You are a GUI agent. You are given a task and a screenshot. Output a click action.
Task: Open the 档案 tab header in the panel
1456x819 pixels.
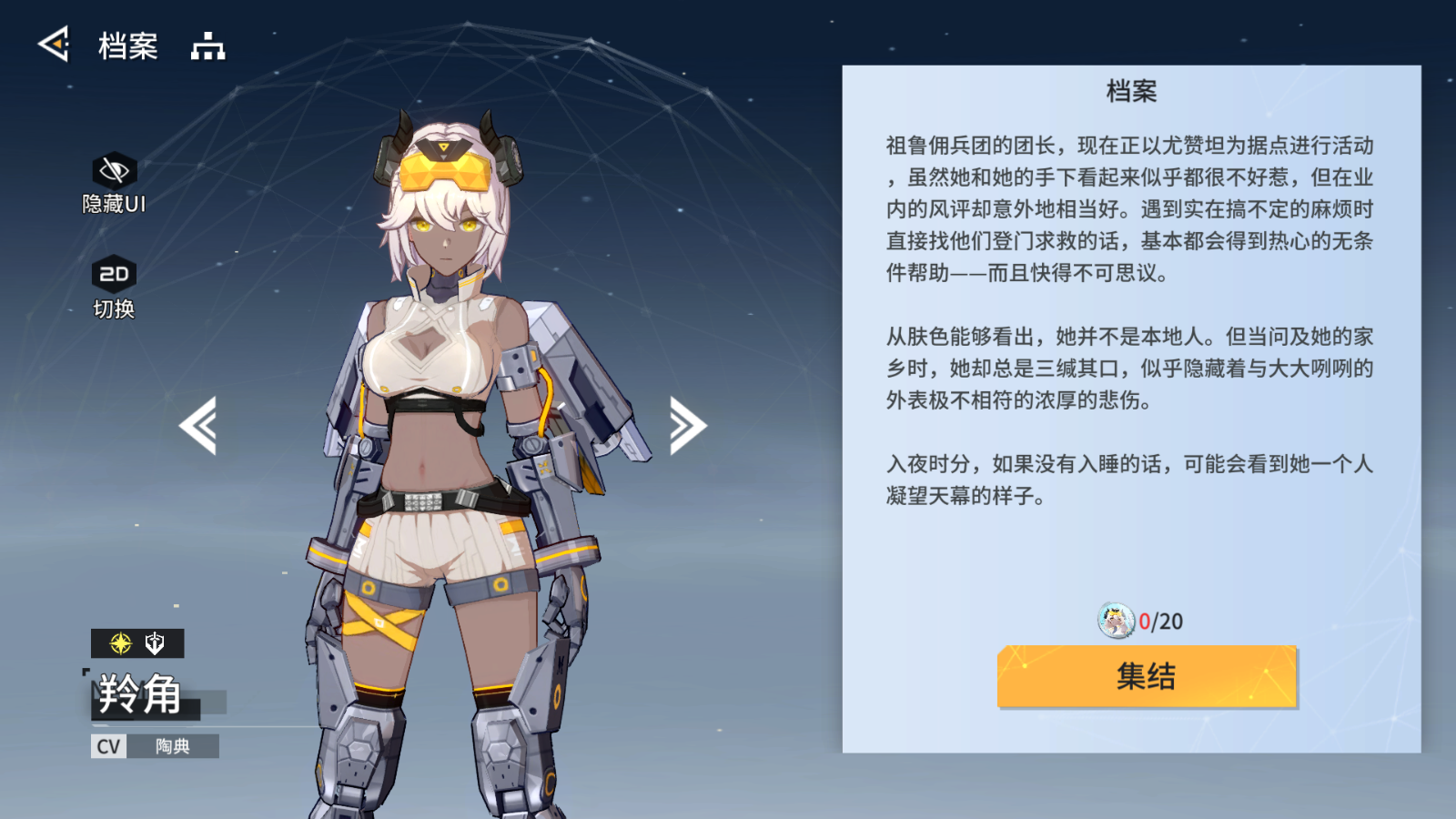(x=1133, y=93)
